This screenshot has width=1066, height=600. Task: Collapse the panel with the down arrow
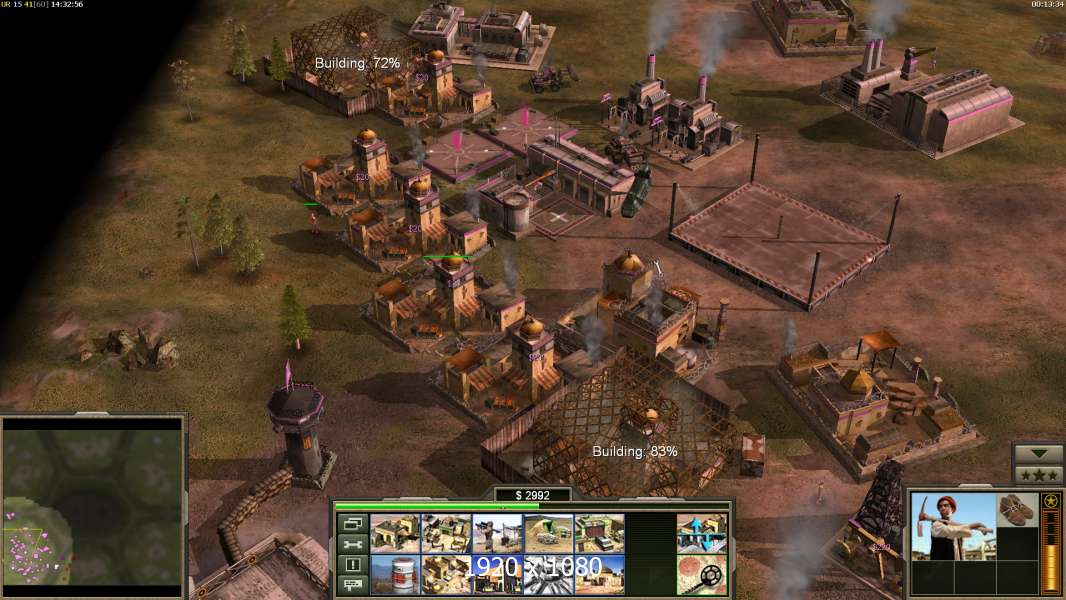1038,454
